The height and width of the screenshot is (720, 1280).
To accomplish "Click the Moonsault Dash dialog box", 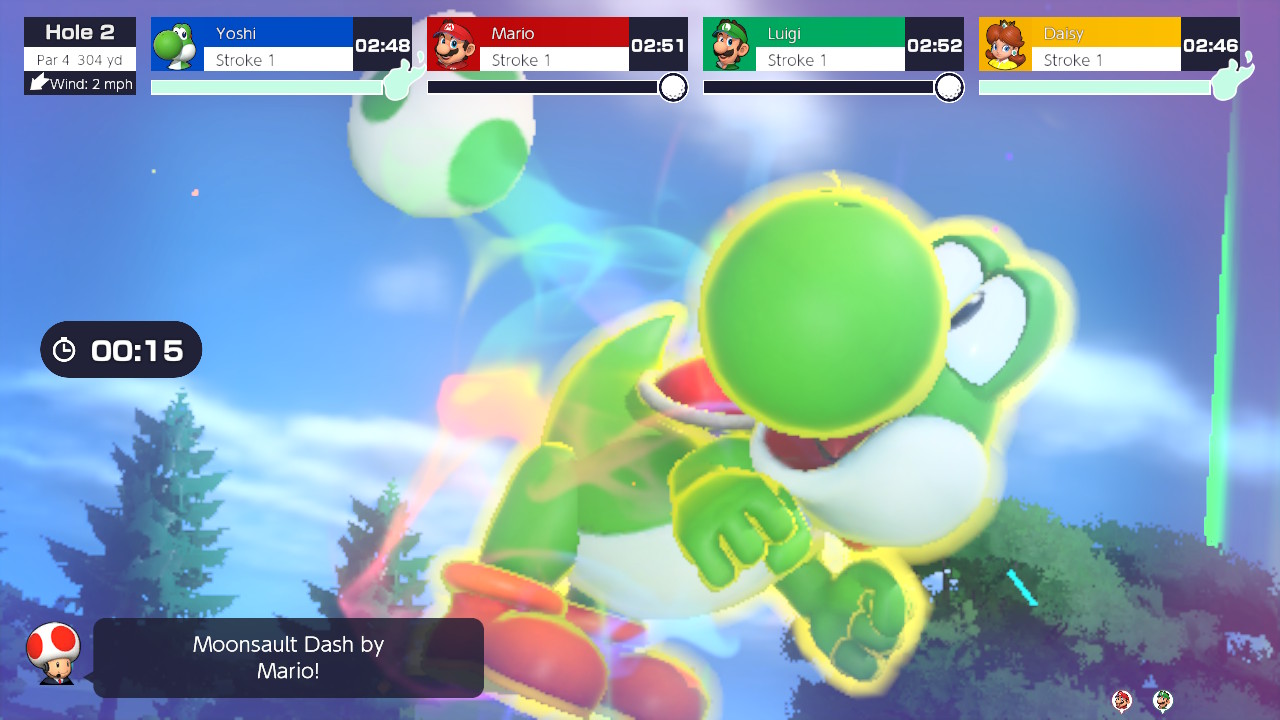I will click(287, 657).
